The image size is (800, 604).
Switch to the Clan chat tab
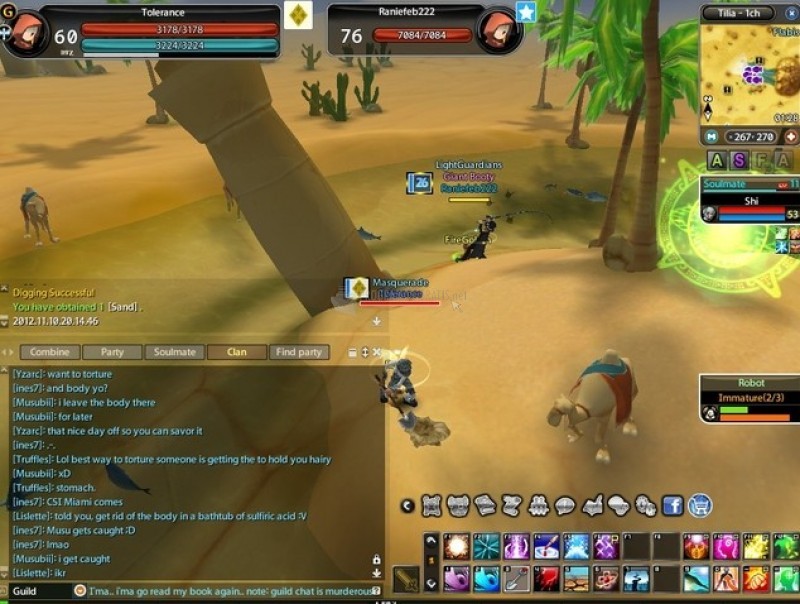coord(237,352)
